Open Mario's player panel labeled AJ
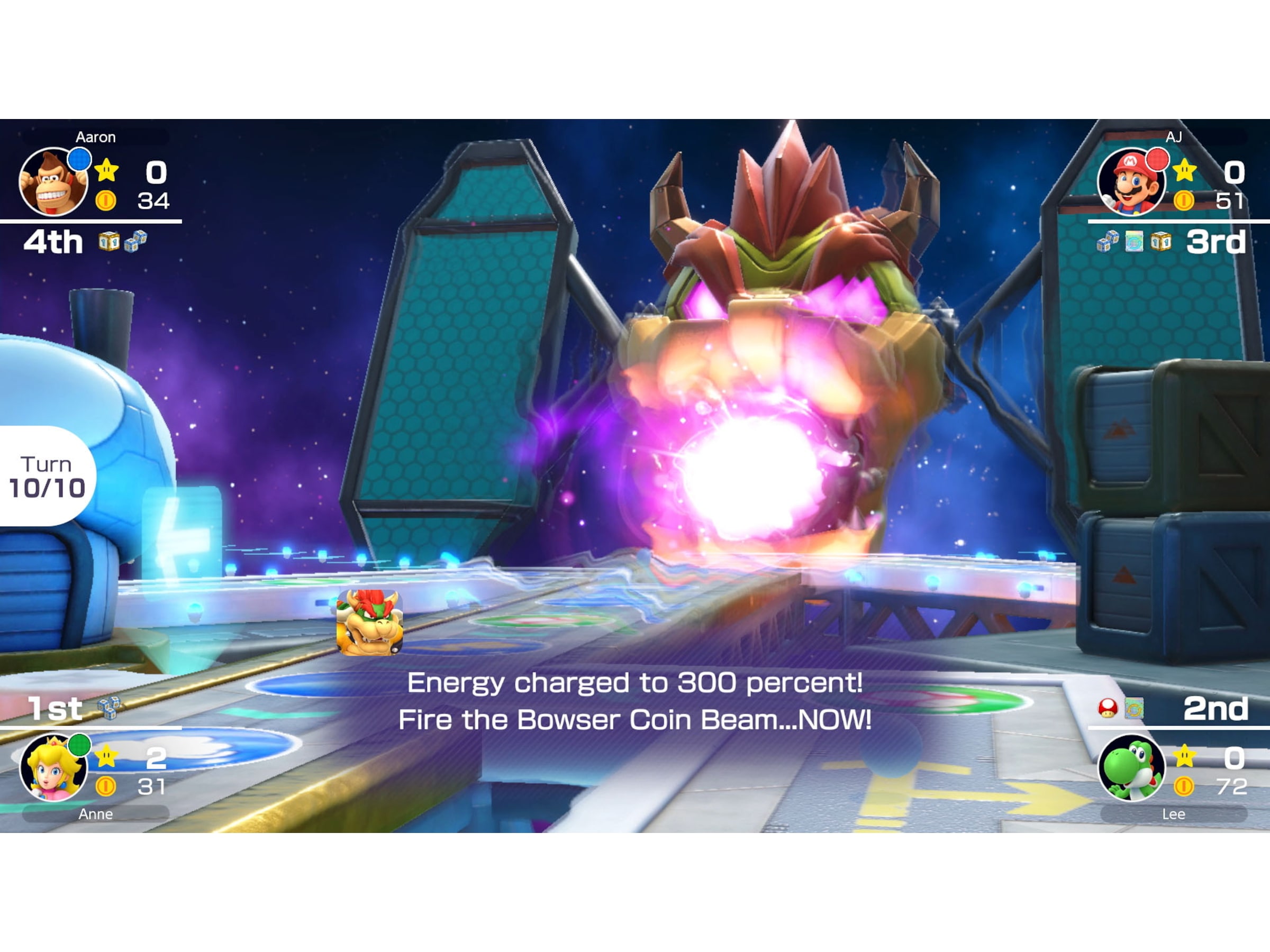1270x952 pixels. click(x=1132, y=184)
